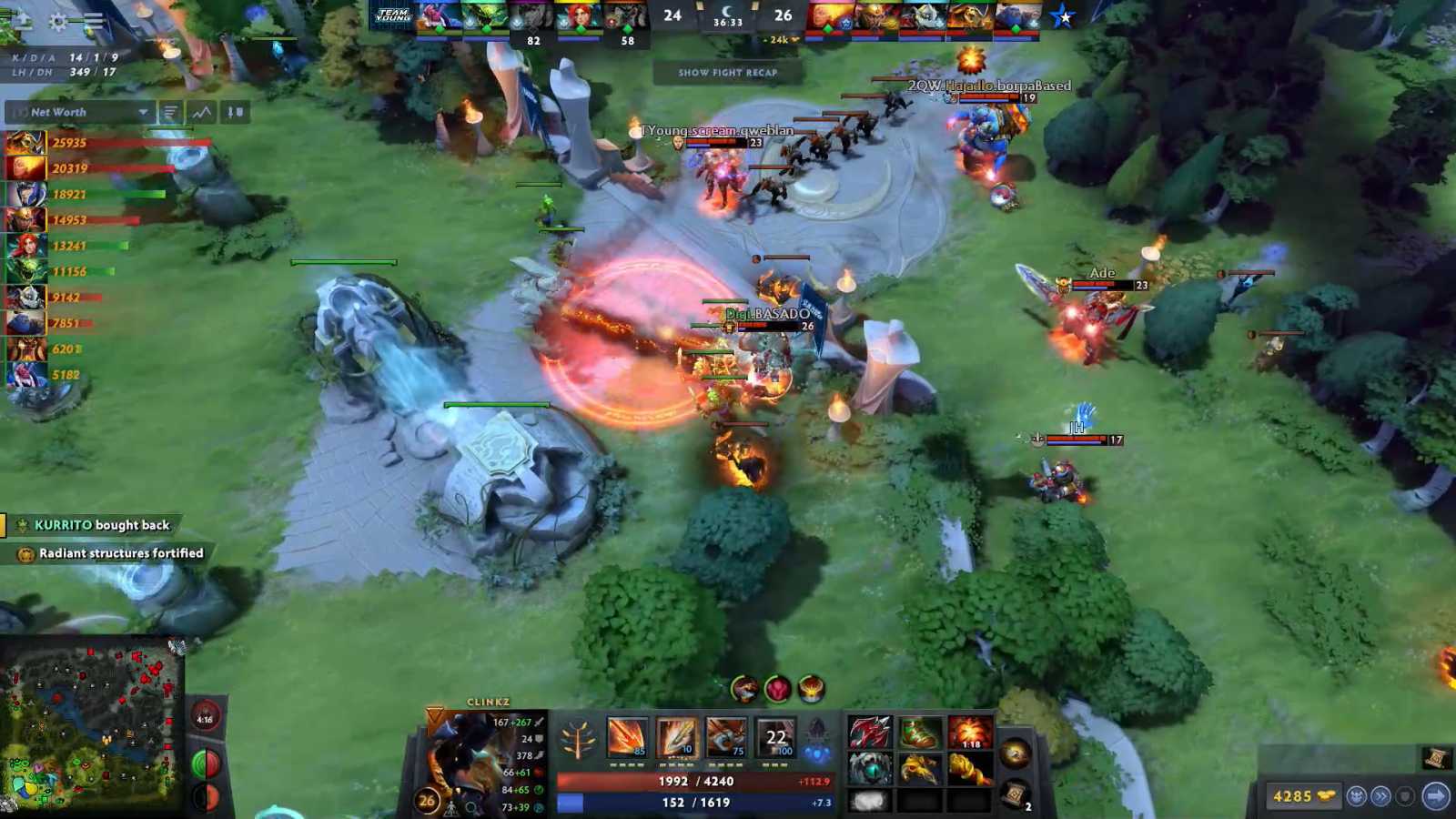This screenshot has width=1456, height=819.
Task: Click the boots item in the inventory
Action: tap(922, 733)
